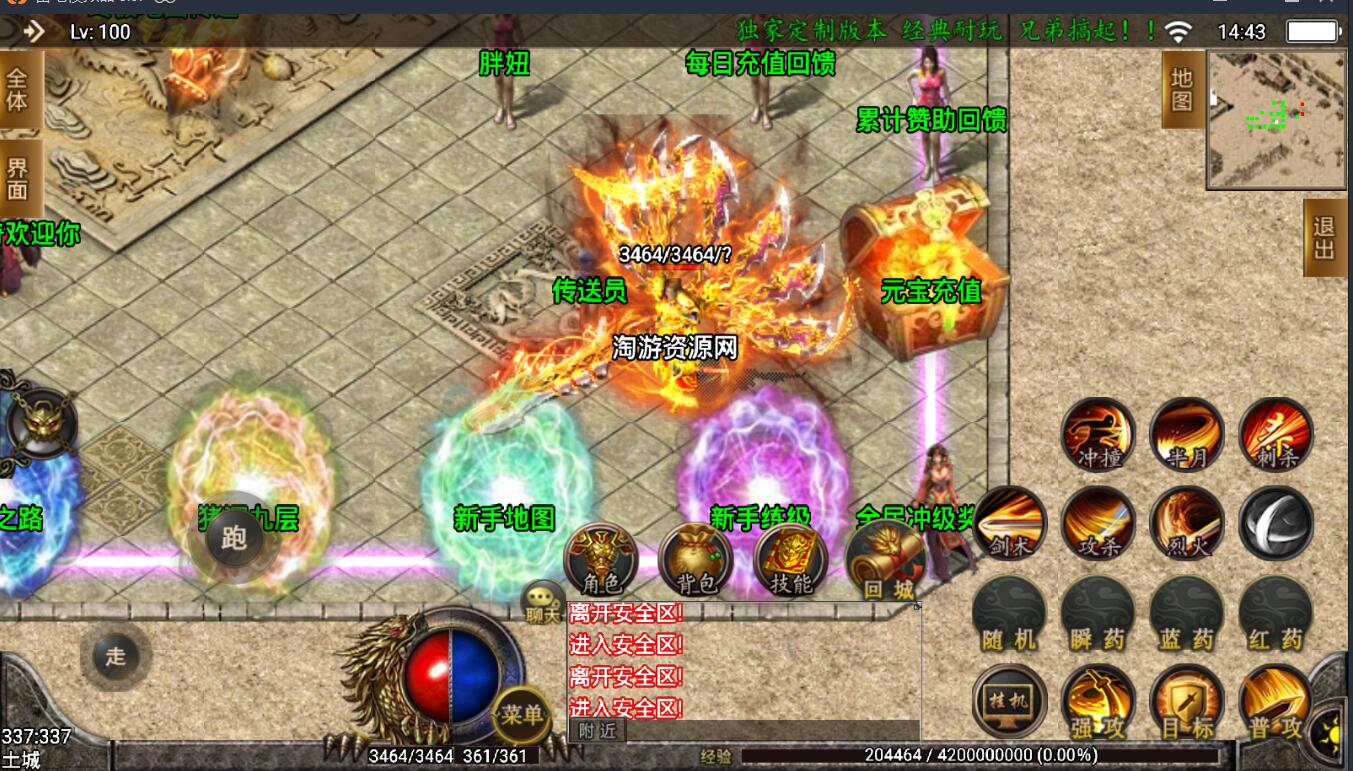This screenshot has width=1353, height=771.
Task: Open the 技能 skills panel
Action: [791, 560]
